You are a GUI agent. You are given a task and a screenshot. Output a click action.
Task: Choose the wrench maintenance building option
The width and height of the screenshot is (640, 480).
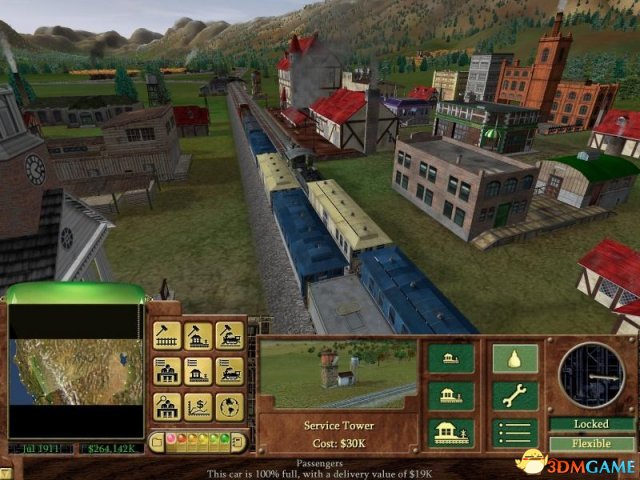pyautogui.click(x=514, y=395)
